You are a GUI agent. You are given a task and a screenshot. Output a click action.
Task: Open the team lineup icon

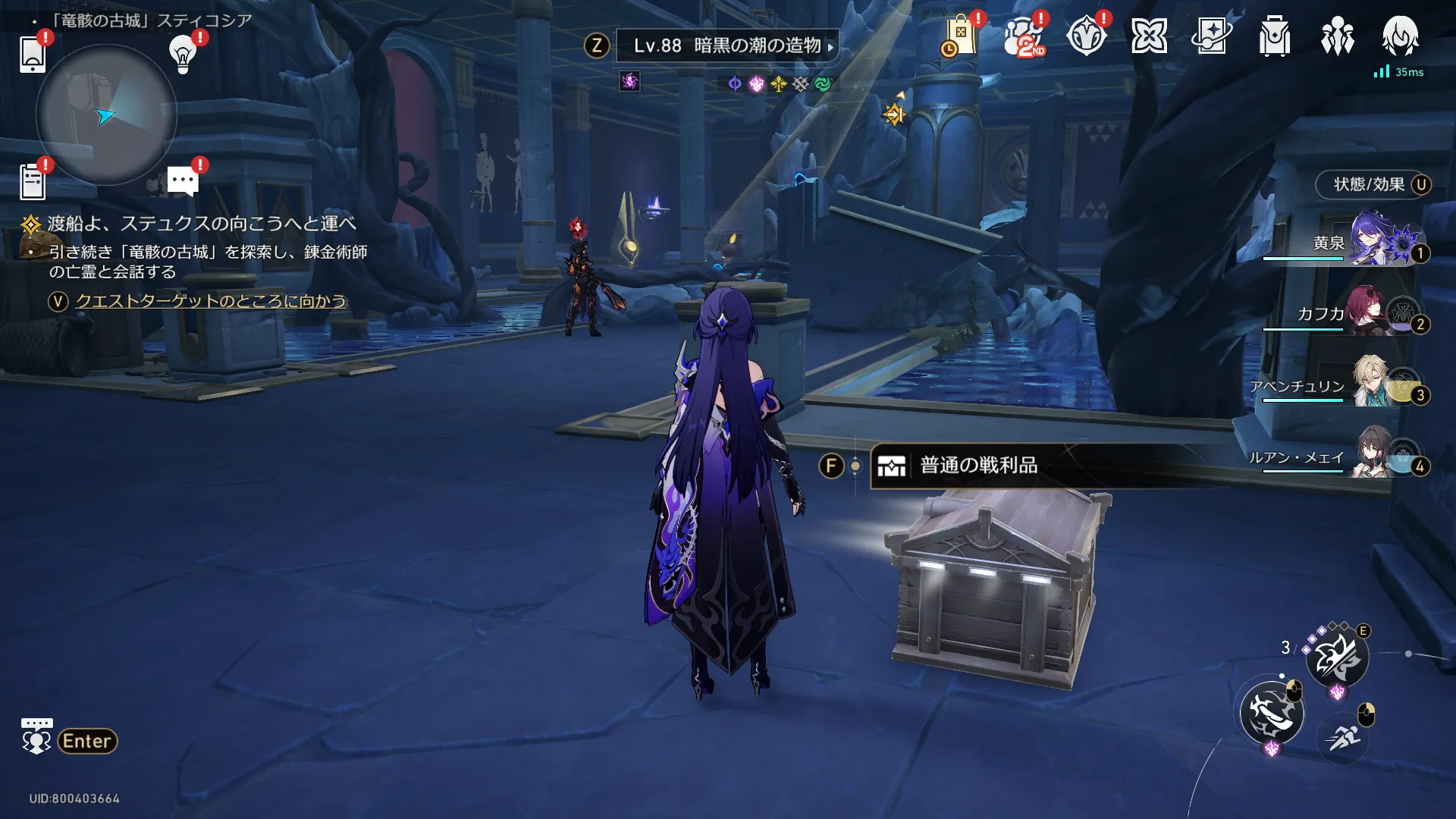(1337, 36)
